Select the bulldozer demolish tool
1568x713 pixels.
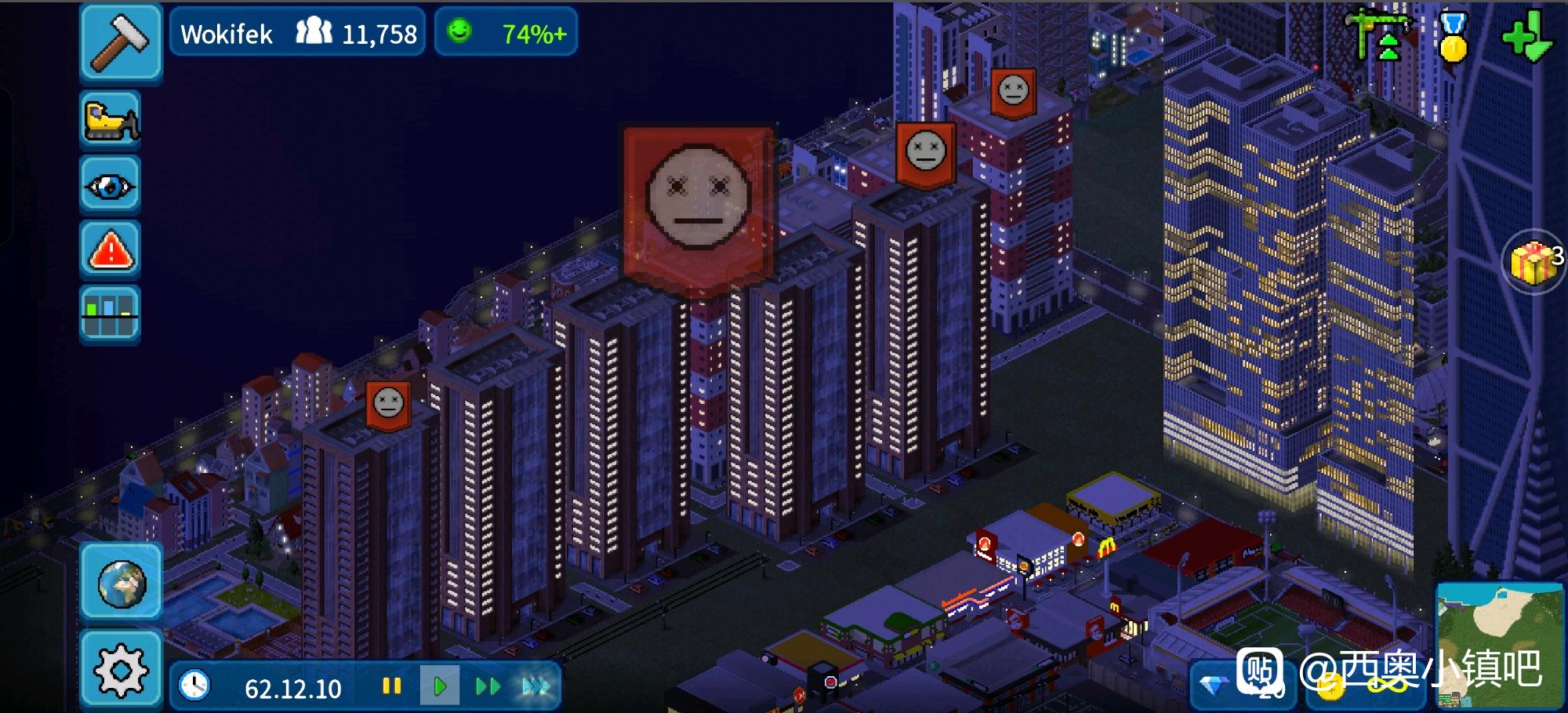point(110,121)
